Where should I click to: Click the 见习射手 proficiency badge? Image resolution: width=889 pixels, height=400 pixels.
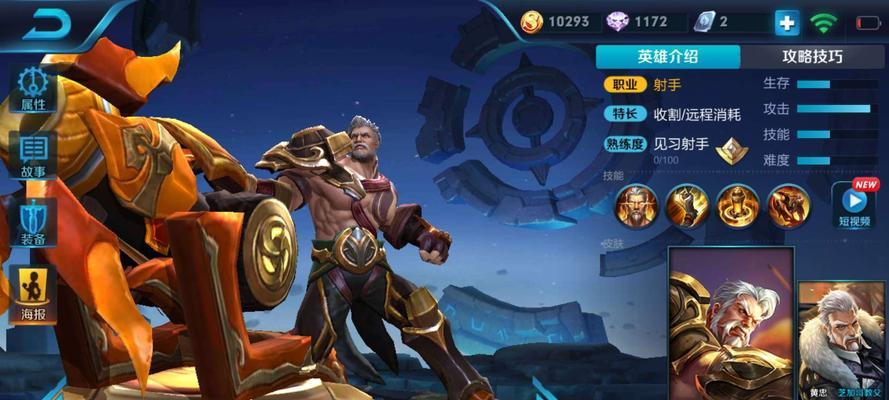(735, 149)
